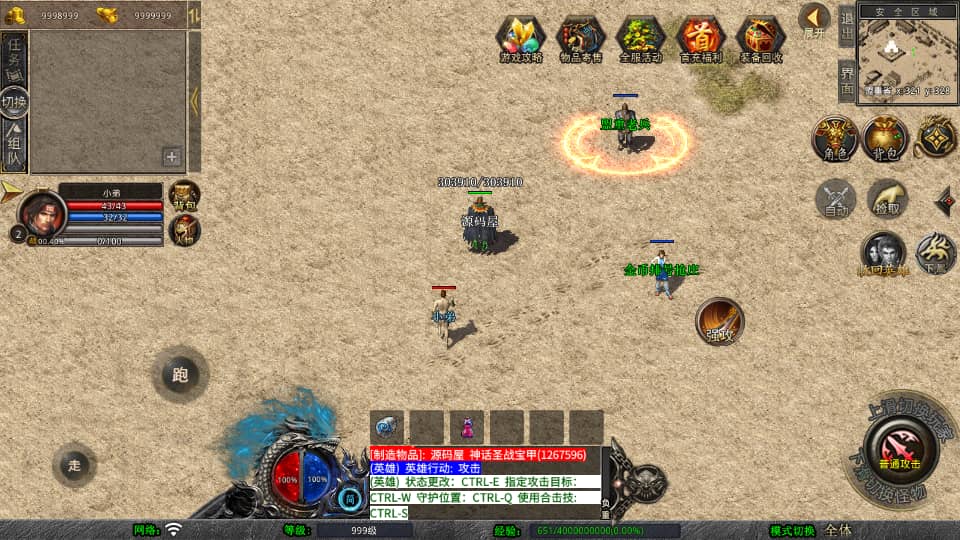The height and width of the screenshot is (540, 960).
Task: Tap the 捡取 pickup button
Action: (887, 199)
